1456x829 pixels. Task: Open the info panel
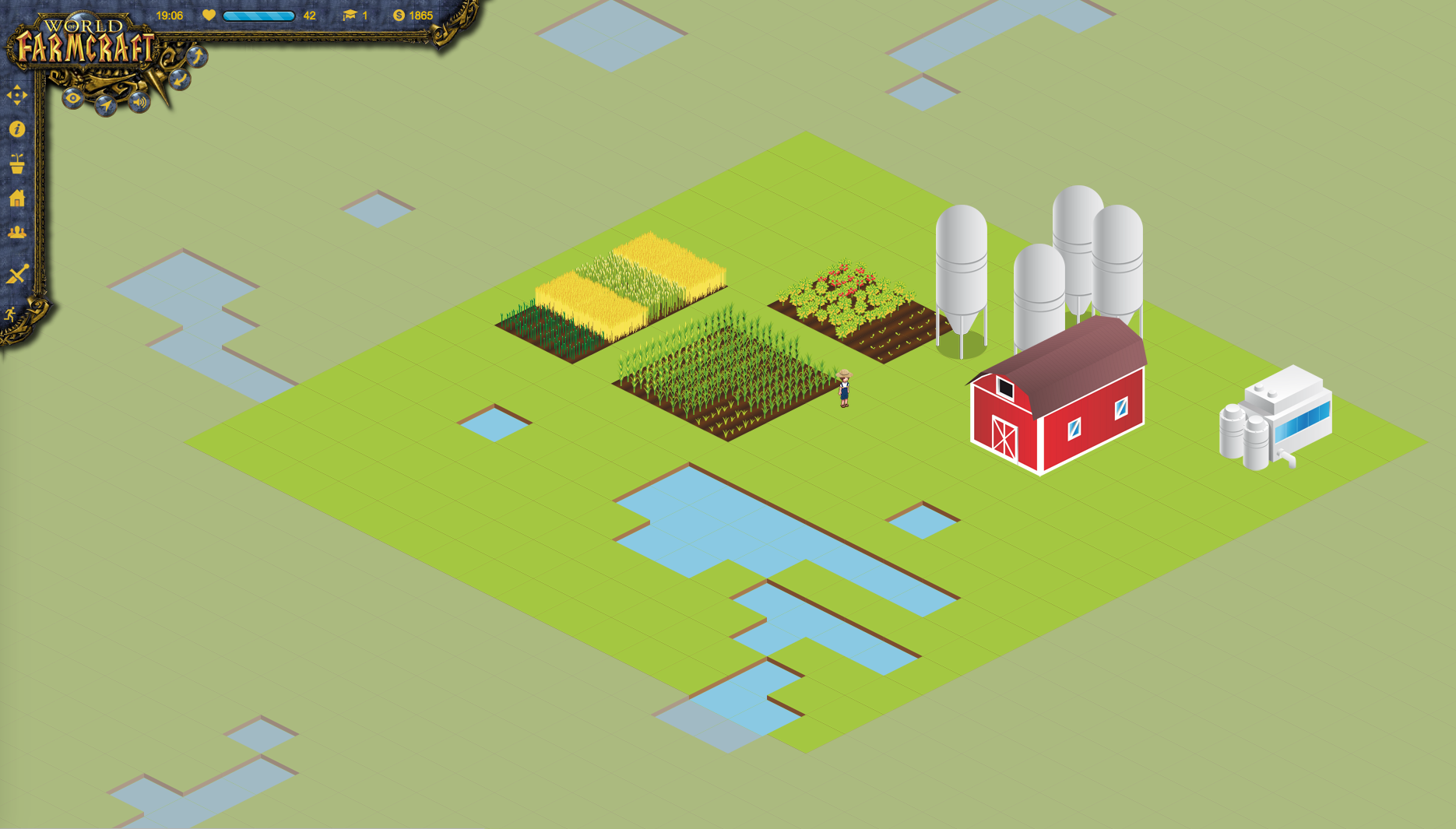pyautogui.click(x=16, y=129)
